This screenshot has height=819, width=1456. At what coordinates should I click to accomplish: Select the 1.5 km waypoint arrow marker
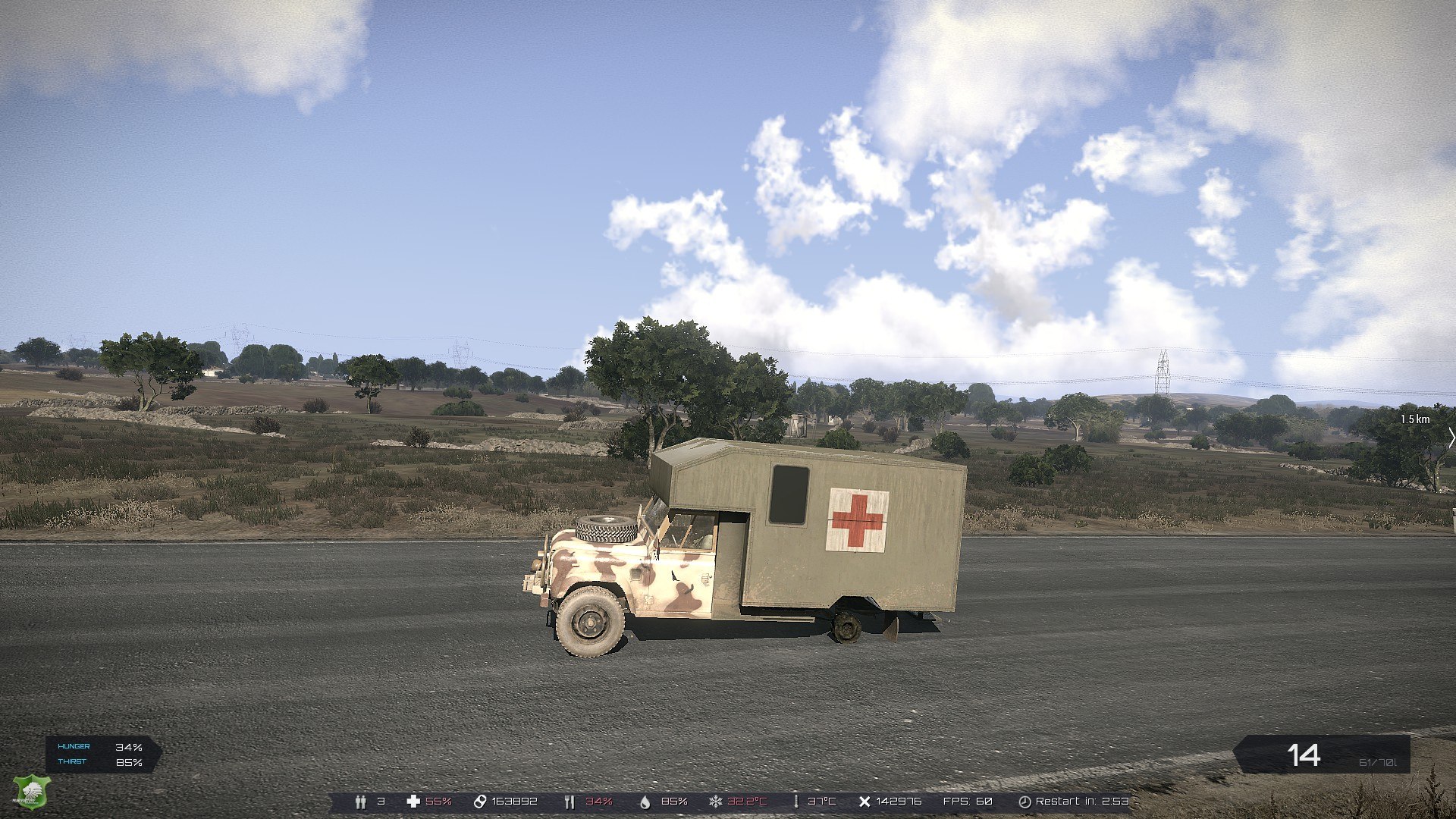coord(1451,438)
